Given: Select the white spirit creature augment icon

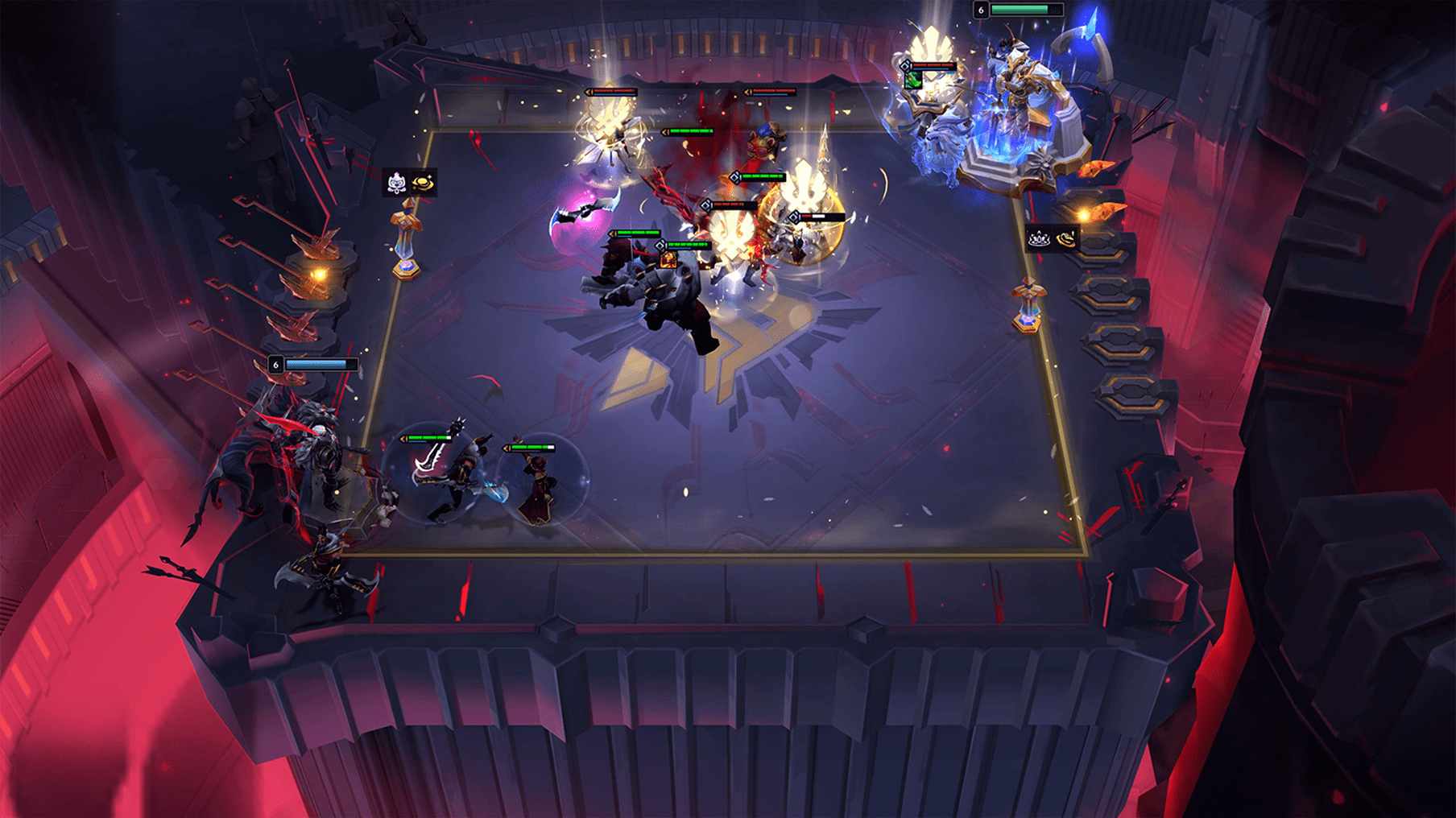Looking at the screenshot, I should click(x=396, y=184).
